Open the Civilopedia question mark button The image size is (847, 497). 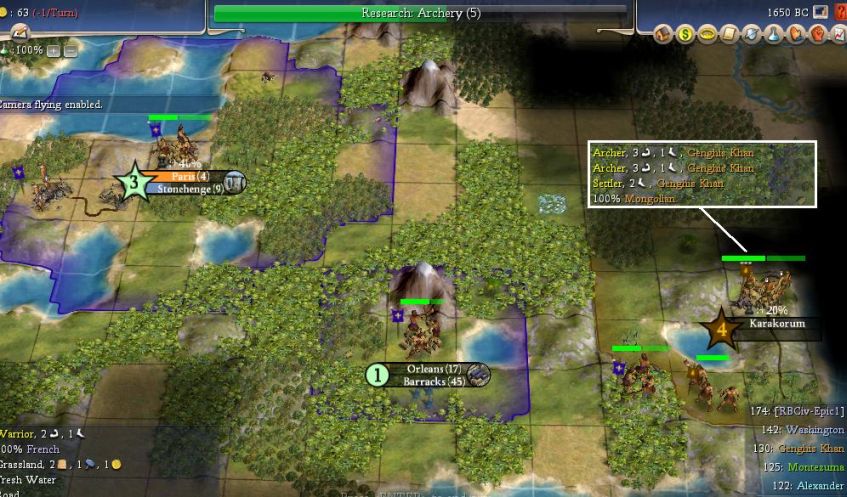[x=839, y=13]
